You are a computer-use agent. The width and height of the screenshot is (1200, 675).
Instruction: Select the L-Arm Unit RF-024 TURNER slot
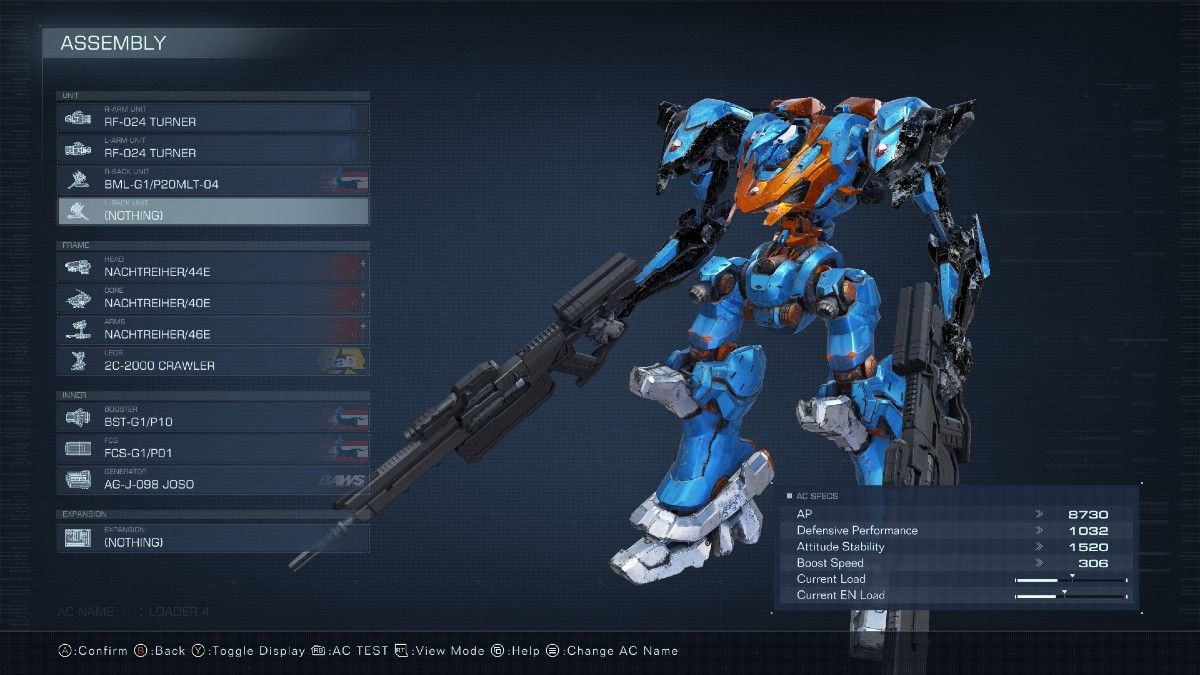tap(213, 148)
